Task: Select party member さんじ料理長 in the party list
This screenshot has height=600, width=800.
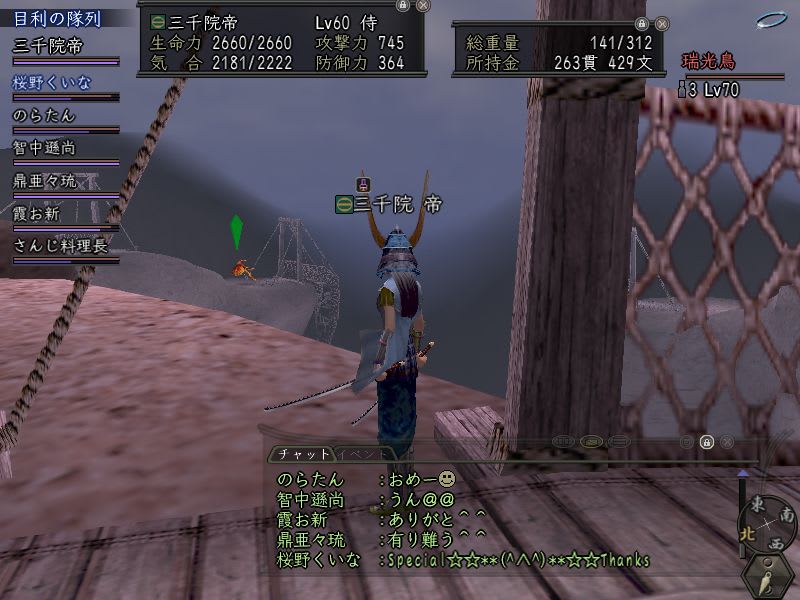Action: pyautogui.click(x=59, y=245)
